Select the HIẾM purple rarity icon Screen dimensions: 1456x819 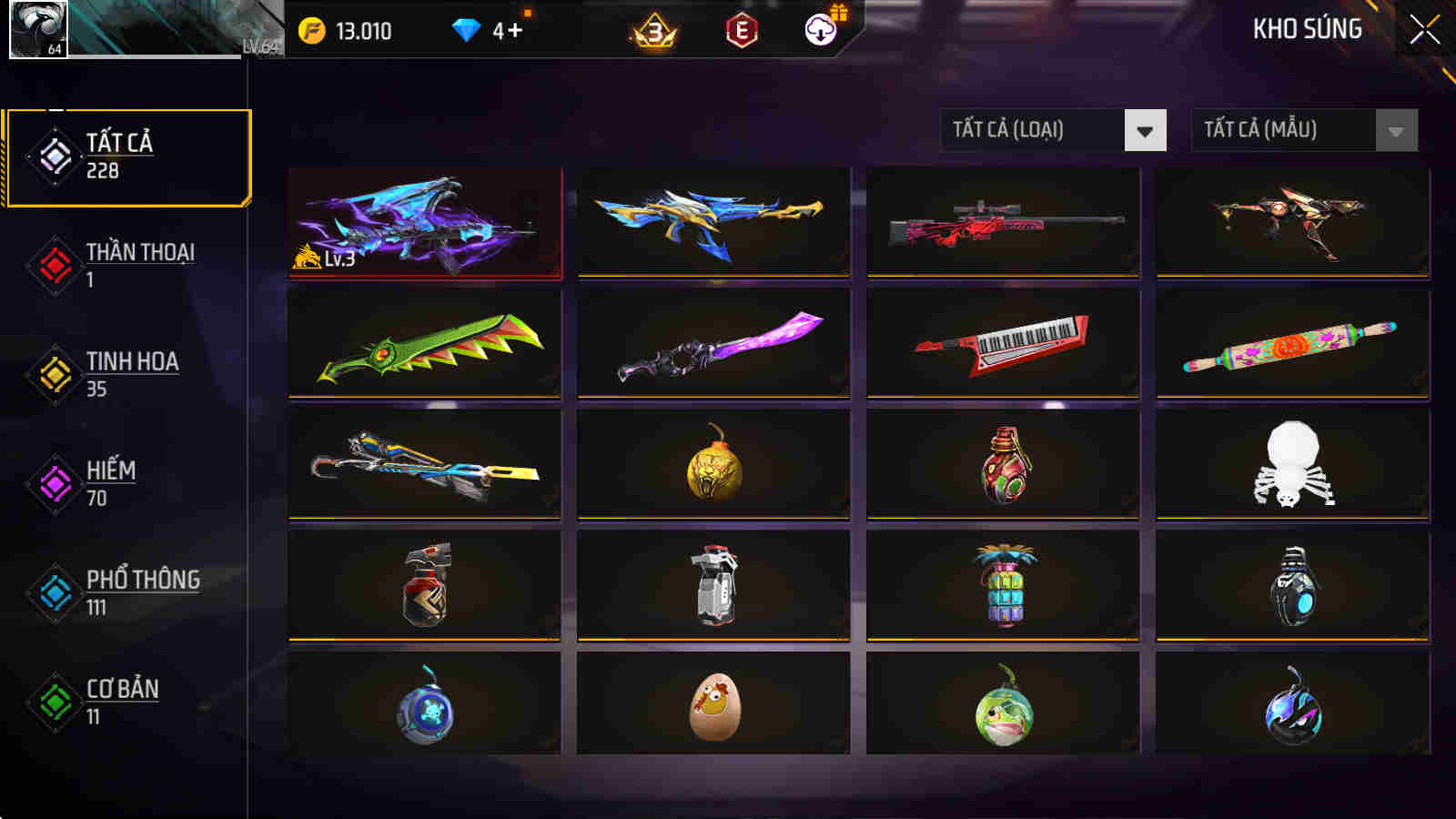[x=55, y=481]
